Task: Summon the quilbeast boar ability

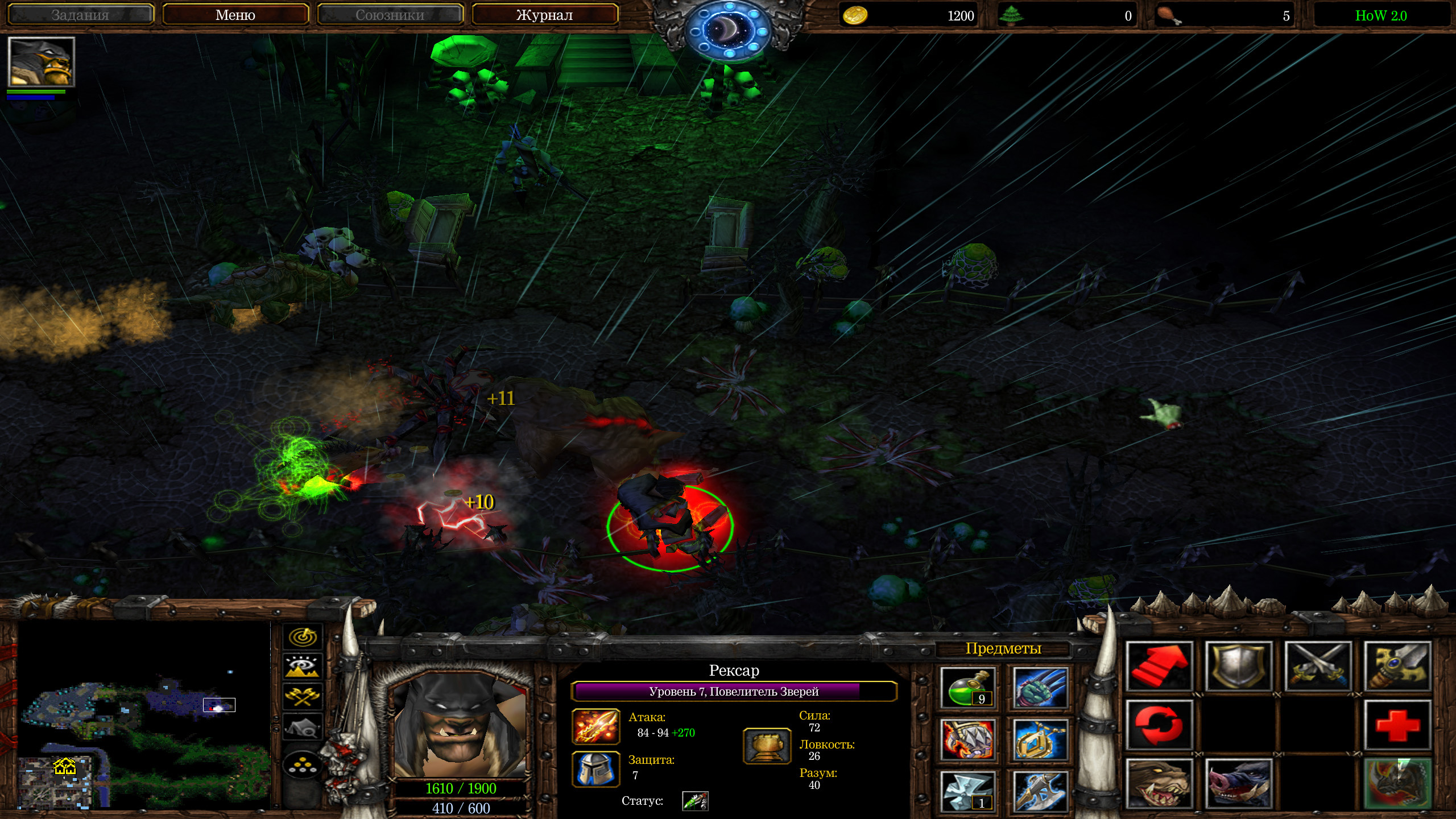Action: click(x=1239, y=783)
